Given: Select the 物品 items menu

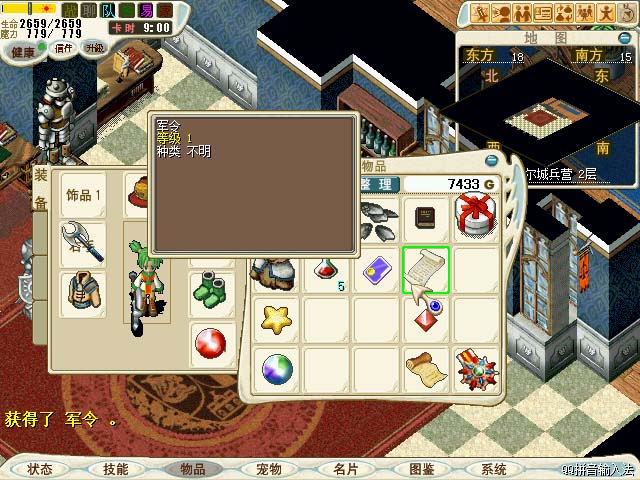Looking at the screenshot, I should tap(192, 469).
